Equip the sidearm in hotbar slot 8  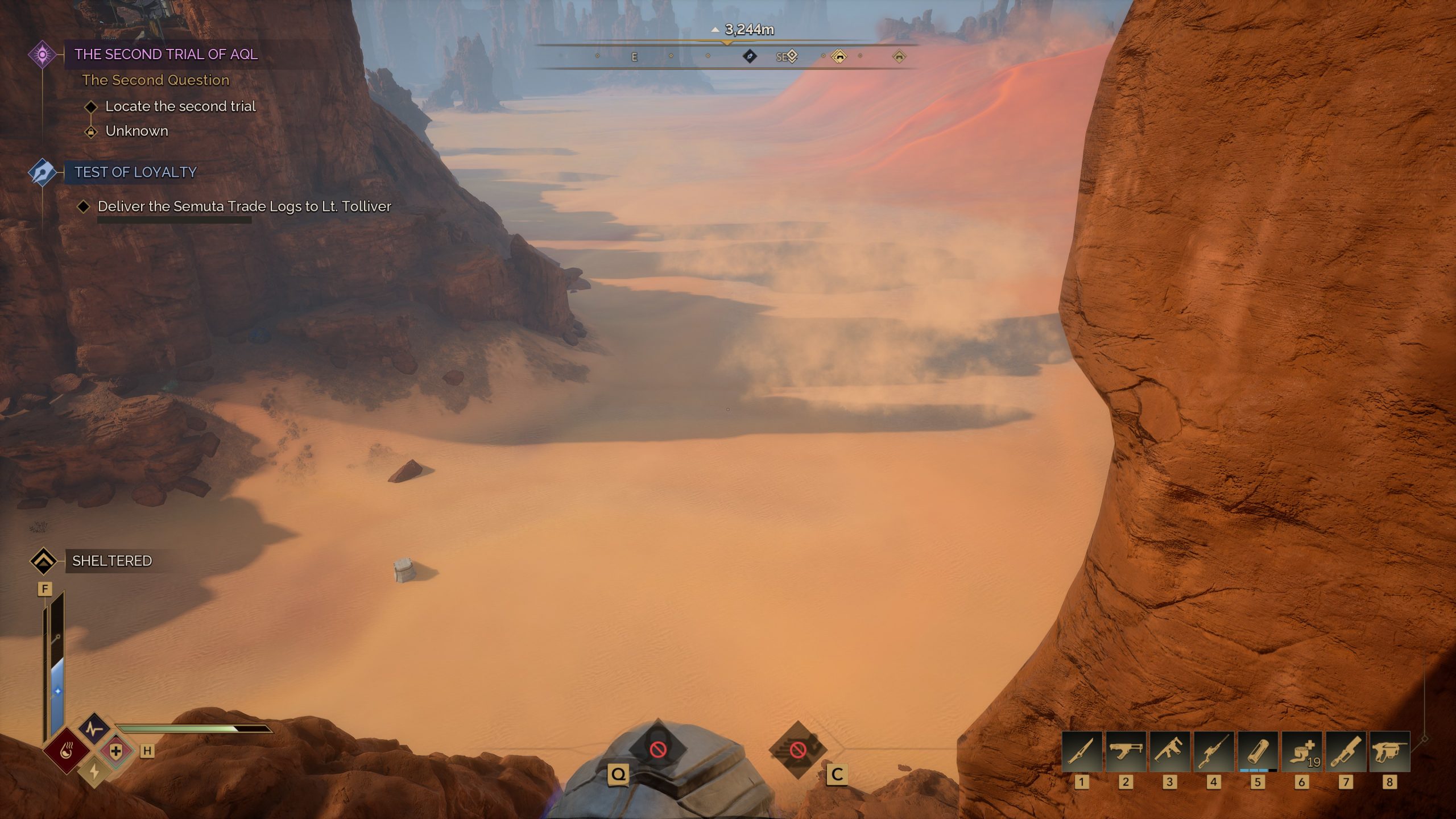(1389, 752)
